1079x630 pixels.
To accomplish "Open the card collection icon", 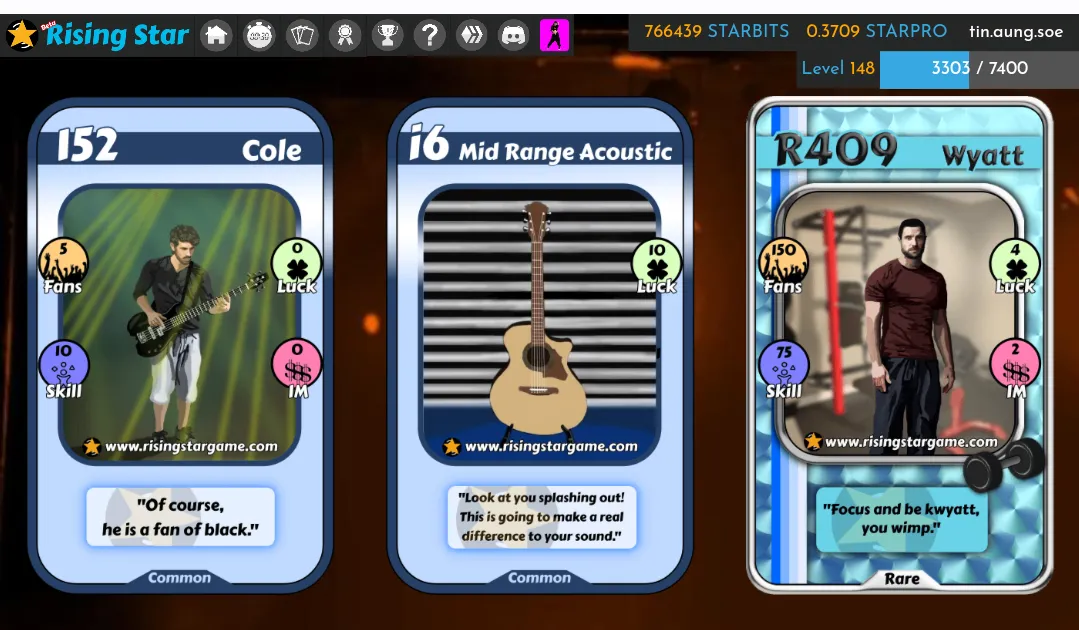I will coord(302,36).
